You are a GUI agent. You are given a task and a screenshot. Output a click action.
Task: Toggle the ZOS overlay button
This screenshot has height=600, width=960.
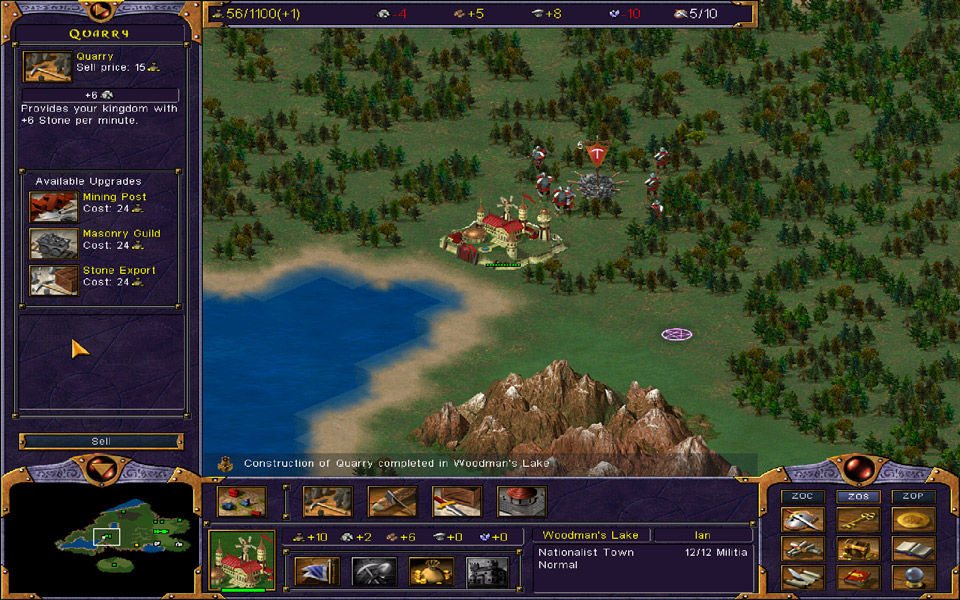click(x=858, y=496)
